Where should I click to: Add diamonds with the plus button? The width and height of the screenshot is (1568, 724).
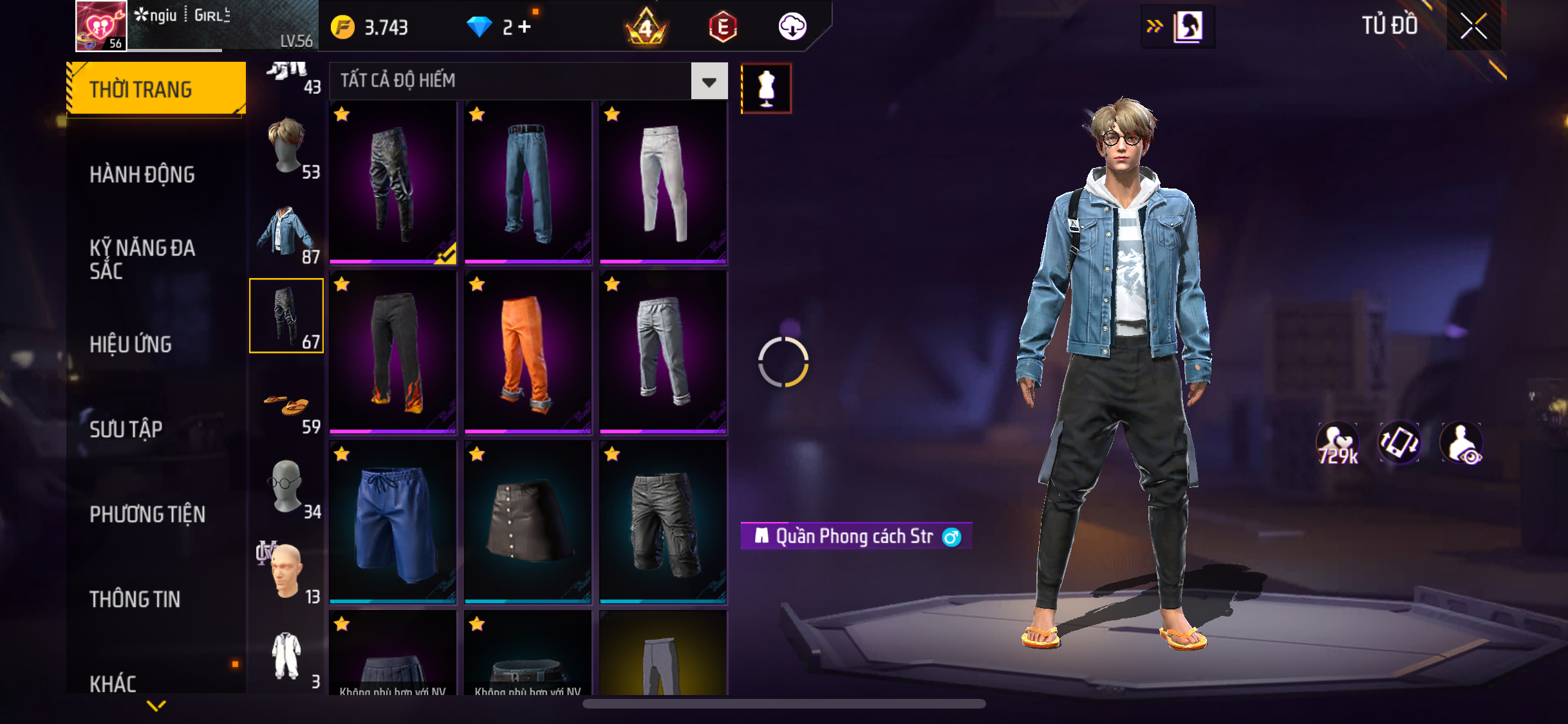525,27
